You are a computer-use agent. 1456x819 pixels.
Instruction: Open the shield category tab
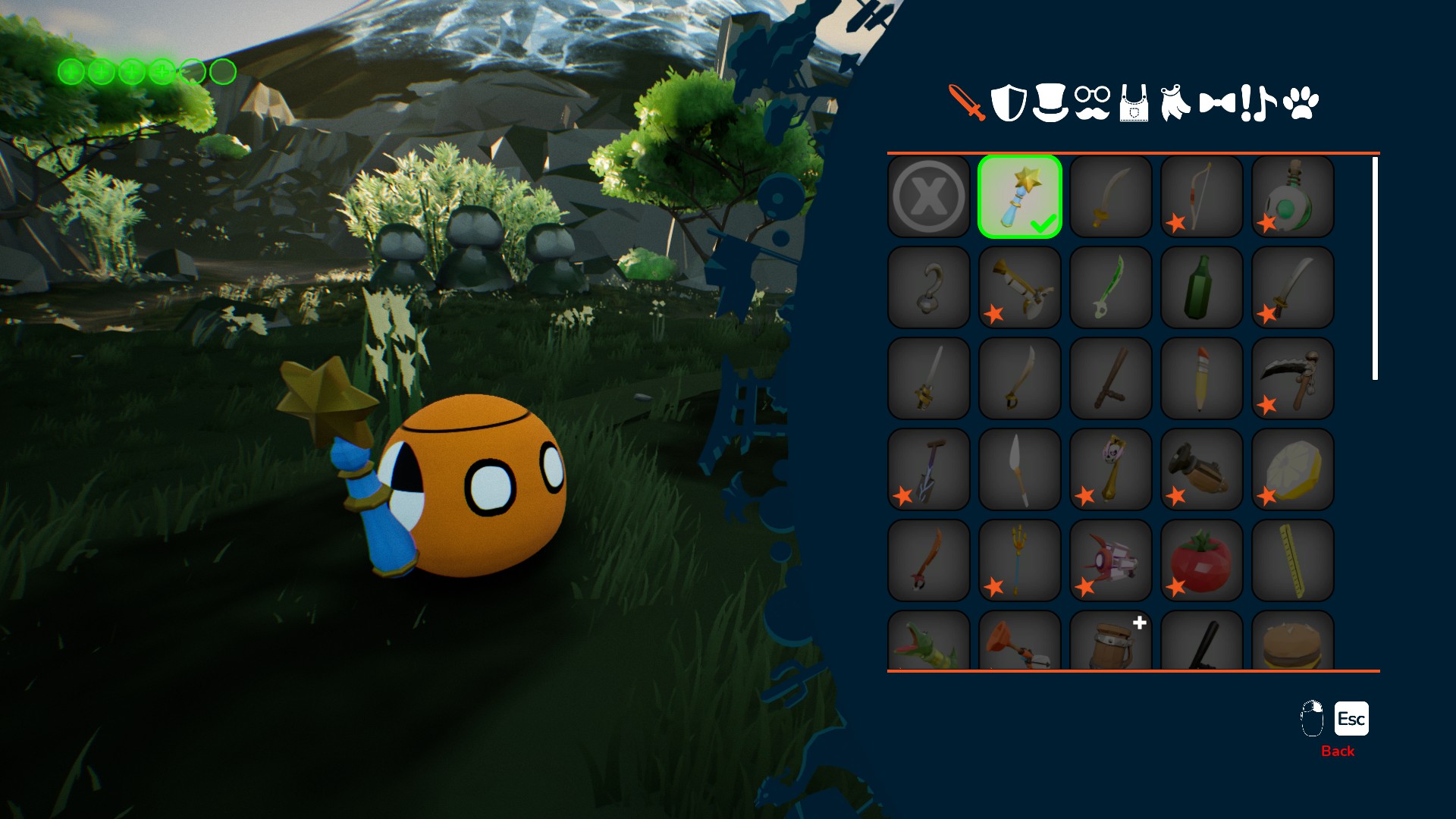[1009, 102]
